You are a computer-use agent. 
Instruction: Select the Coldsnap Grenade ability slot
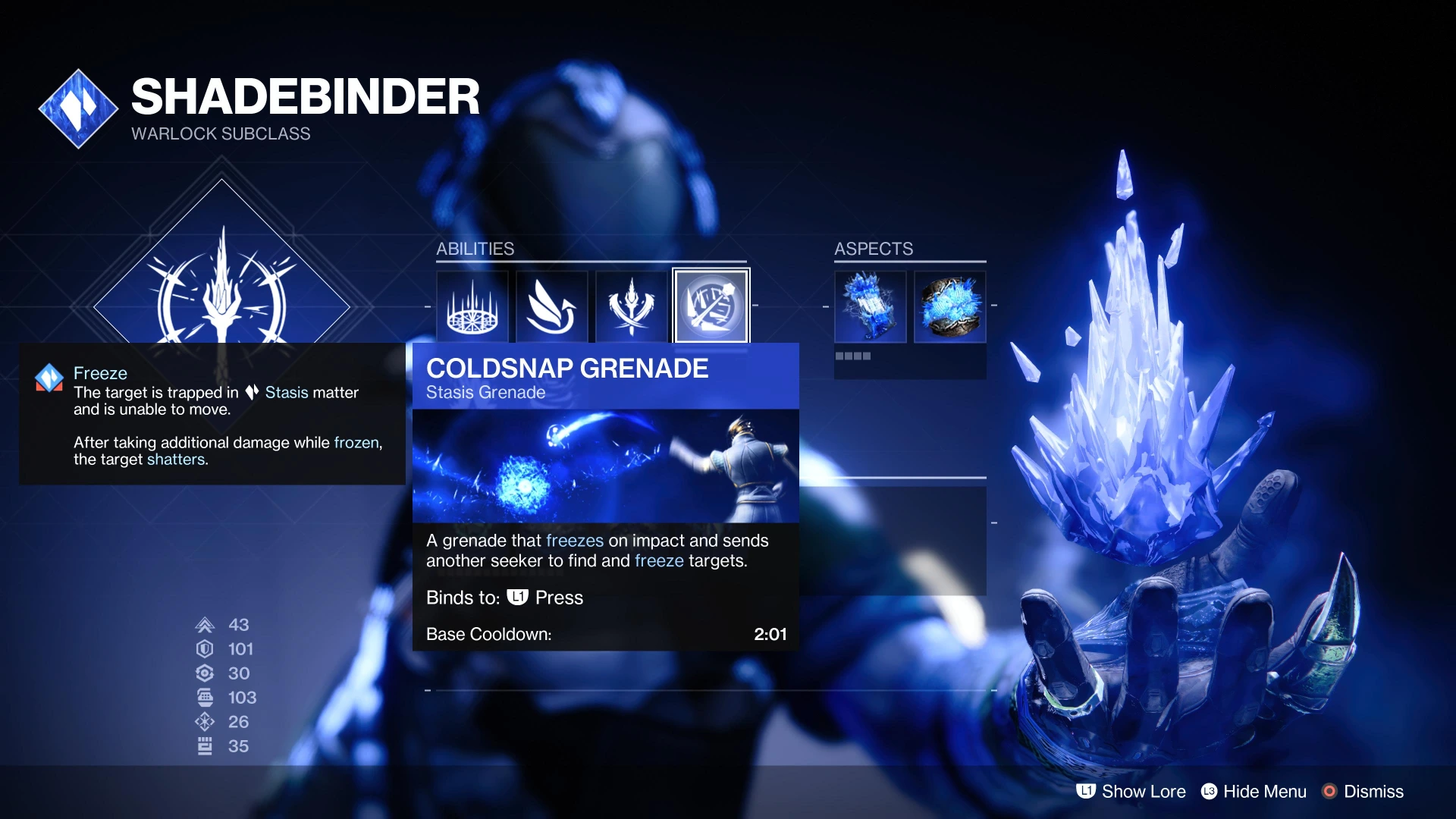(711, 306)
